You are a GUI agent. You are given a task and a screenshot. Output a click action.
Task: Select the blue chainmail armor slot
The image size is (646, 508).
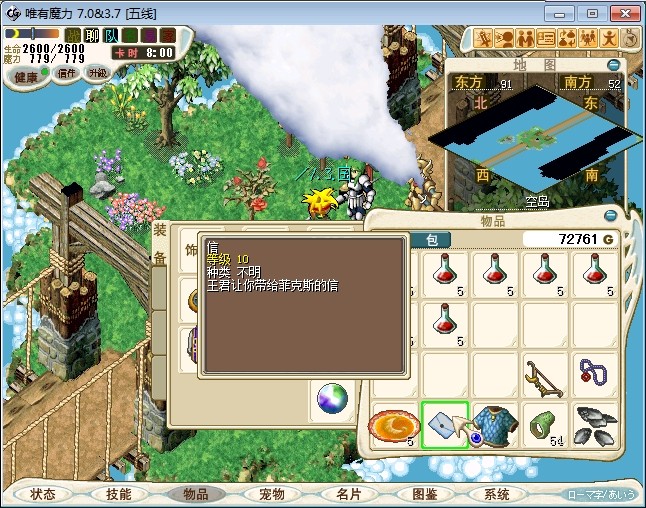494,425
